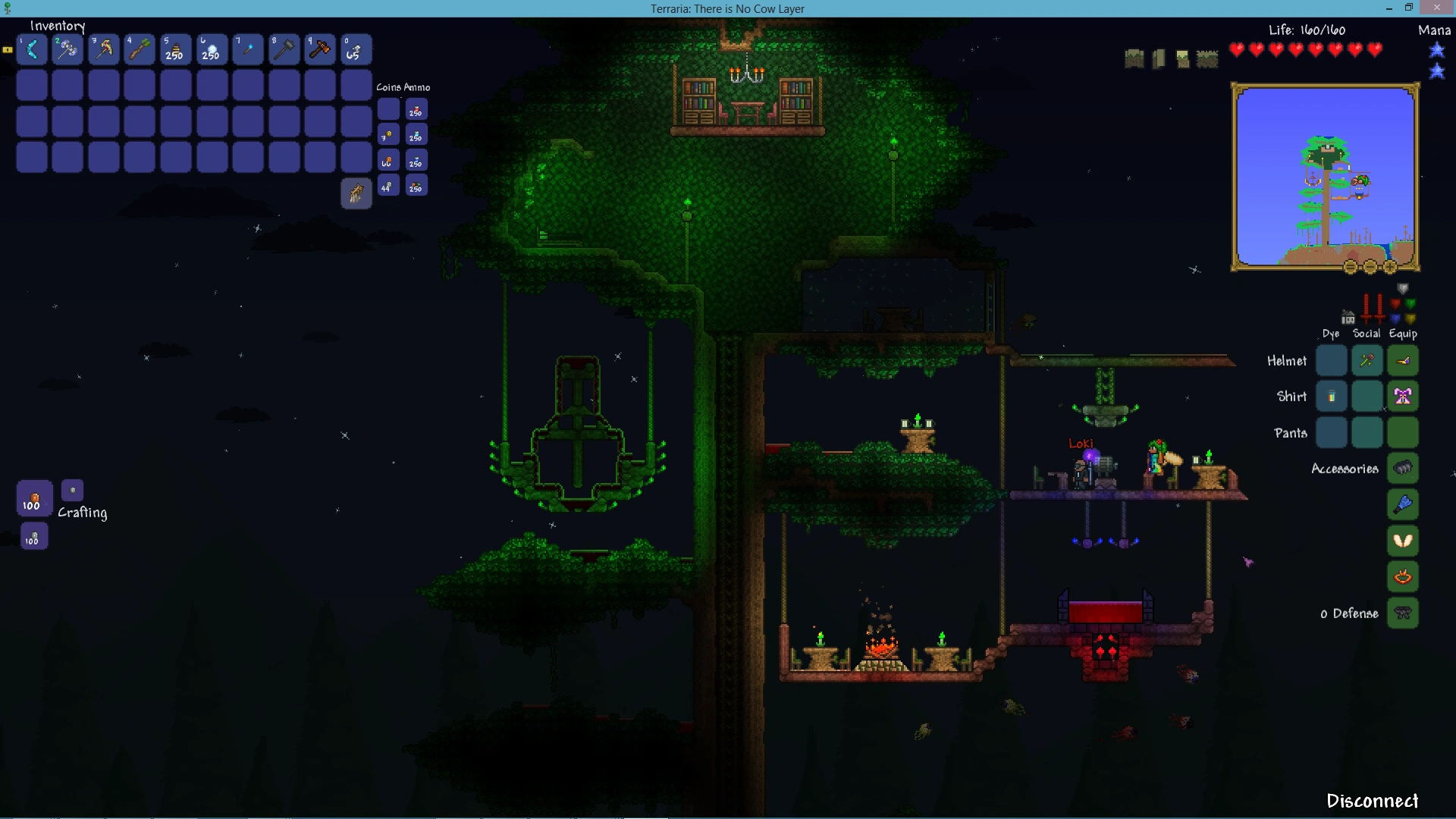
Task: Click the blue flipper accessory slot
Action: pos(1401,504)
